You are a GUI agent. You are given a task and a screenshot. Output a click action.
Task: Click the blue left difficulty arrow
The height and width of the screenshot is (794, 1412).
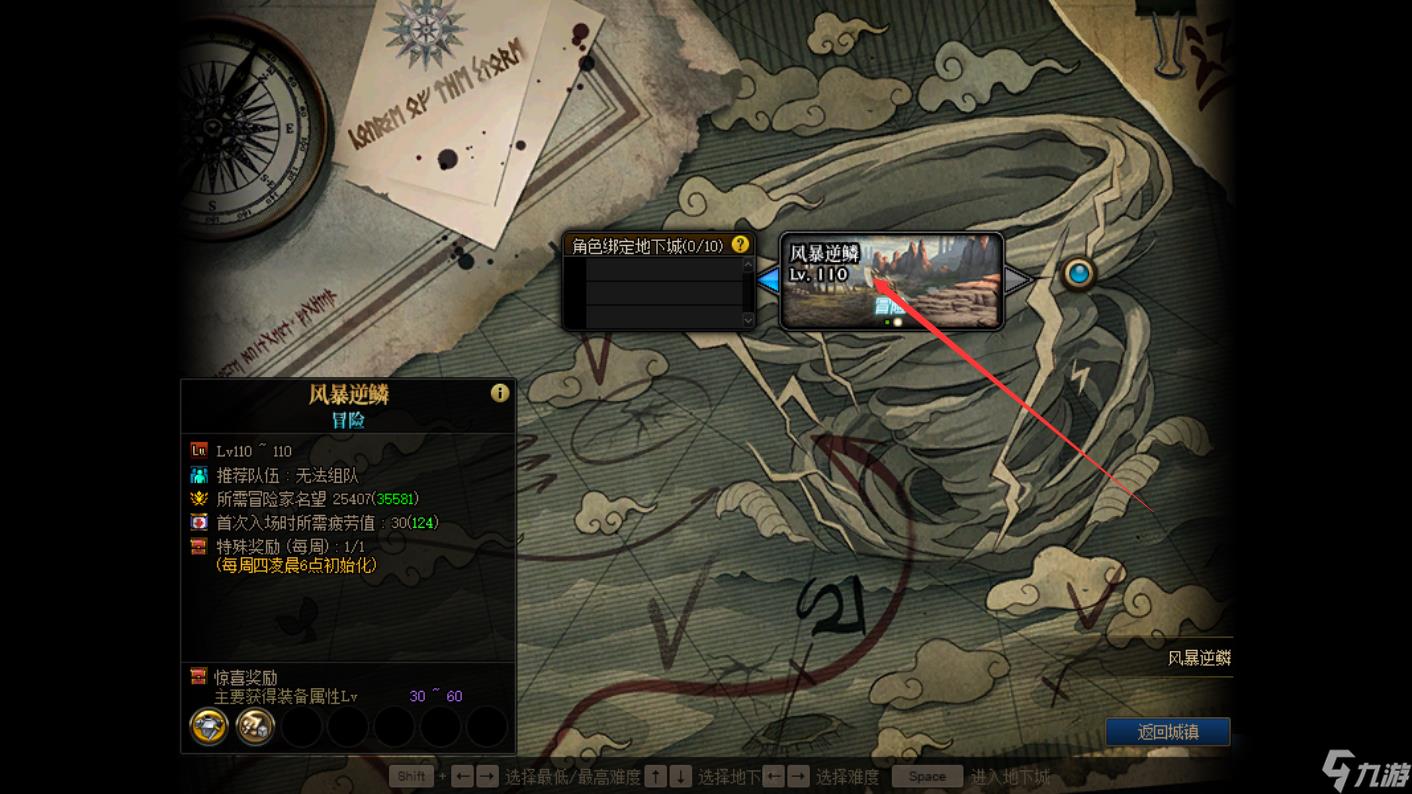pos(768,281)
